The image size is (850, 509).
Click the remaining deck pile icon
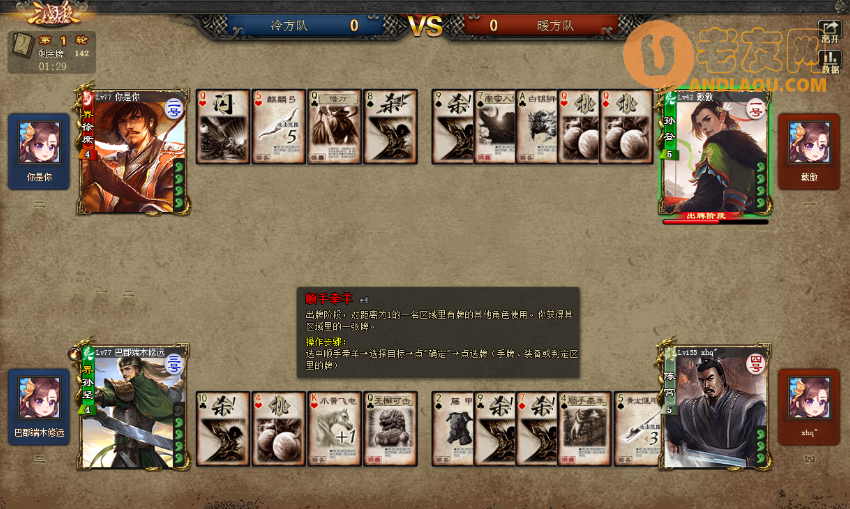[x=23, y=45]
